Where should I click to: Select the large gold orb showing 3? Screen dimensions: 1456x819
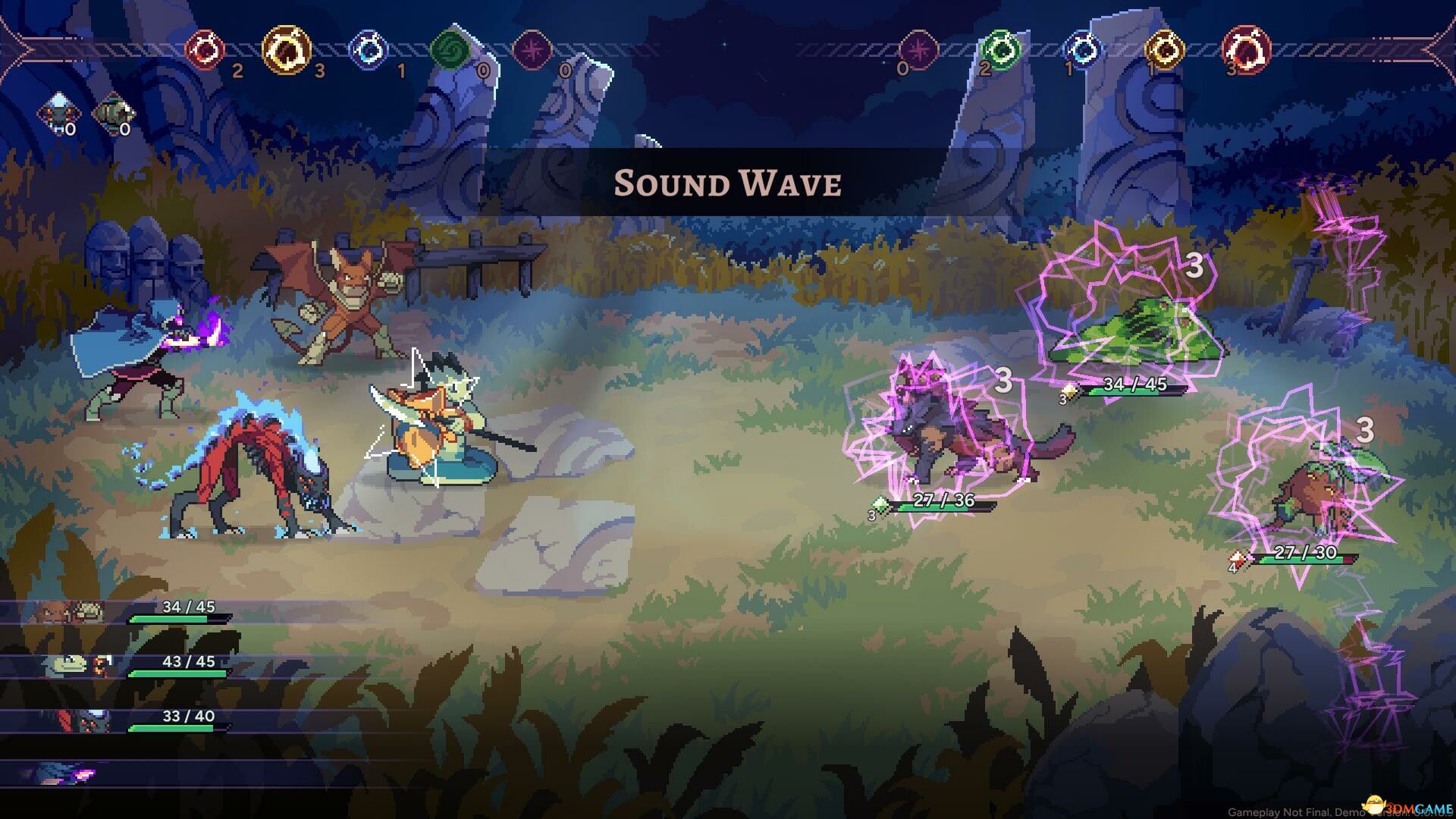(287, 50)
